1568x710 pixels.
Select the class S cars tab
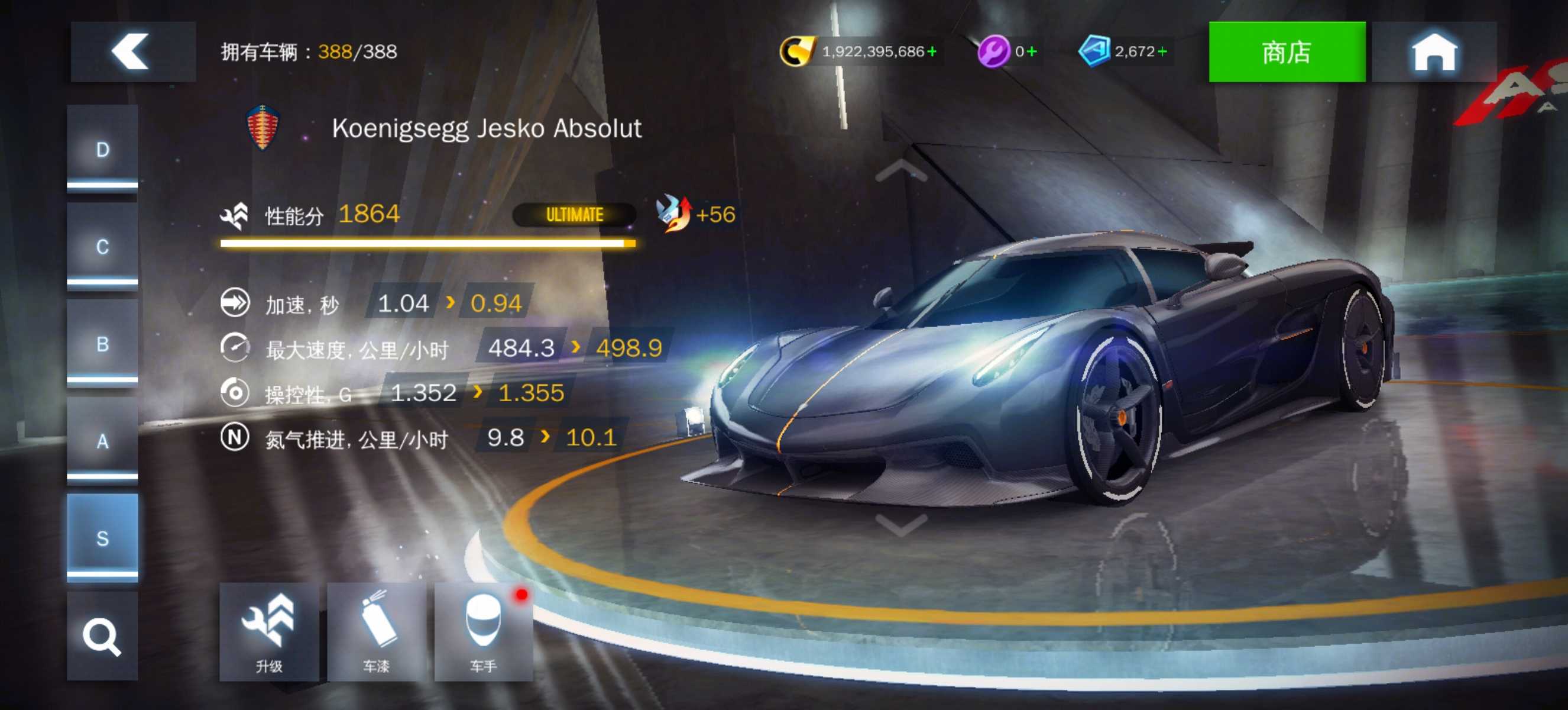click(102, 538)
